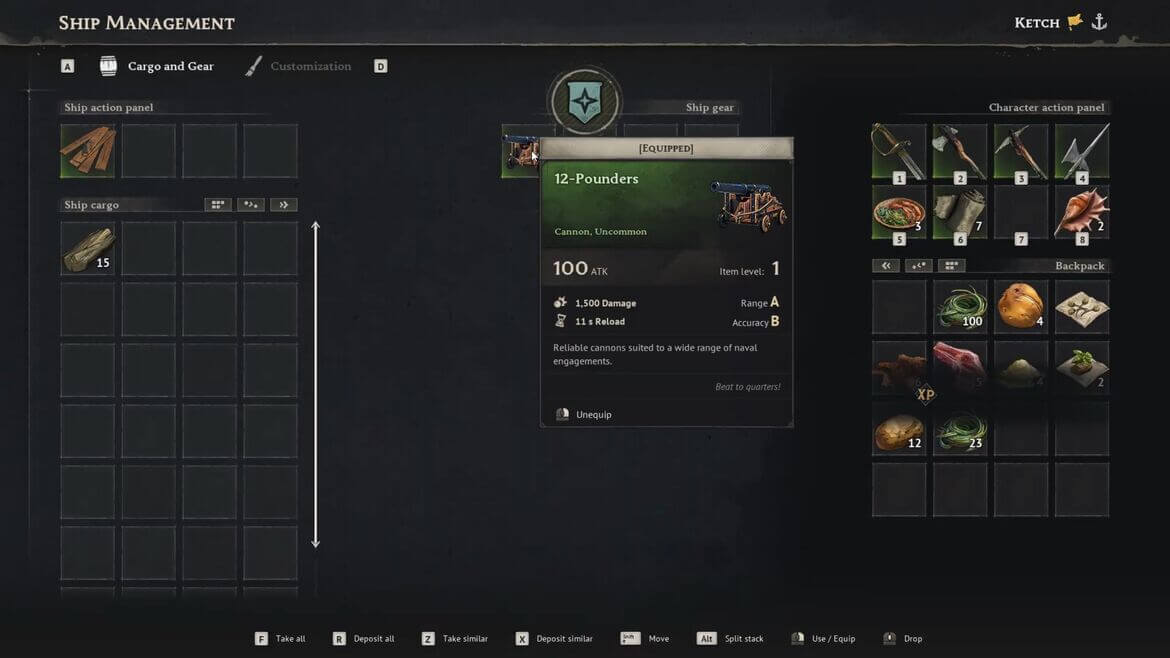
Task: Select the wood log stack of 15
Action: 88,248
